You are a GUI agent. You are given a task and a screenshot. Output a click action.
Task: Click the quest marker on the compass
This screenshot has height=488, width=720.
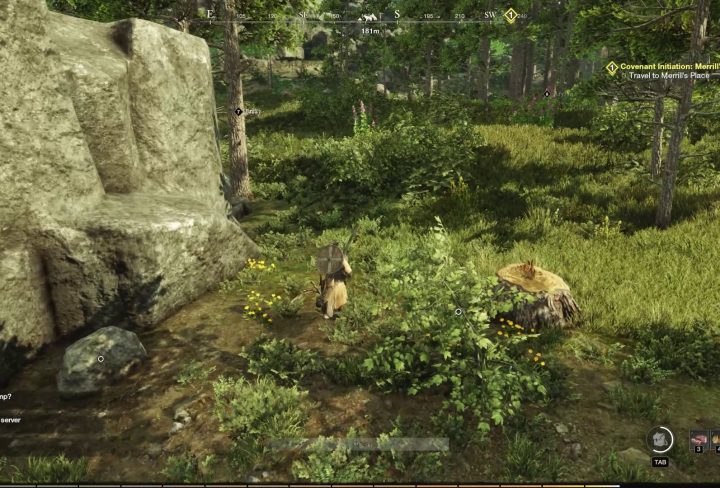point(511,15)
